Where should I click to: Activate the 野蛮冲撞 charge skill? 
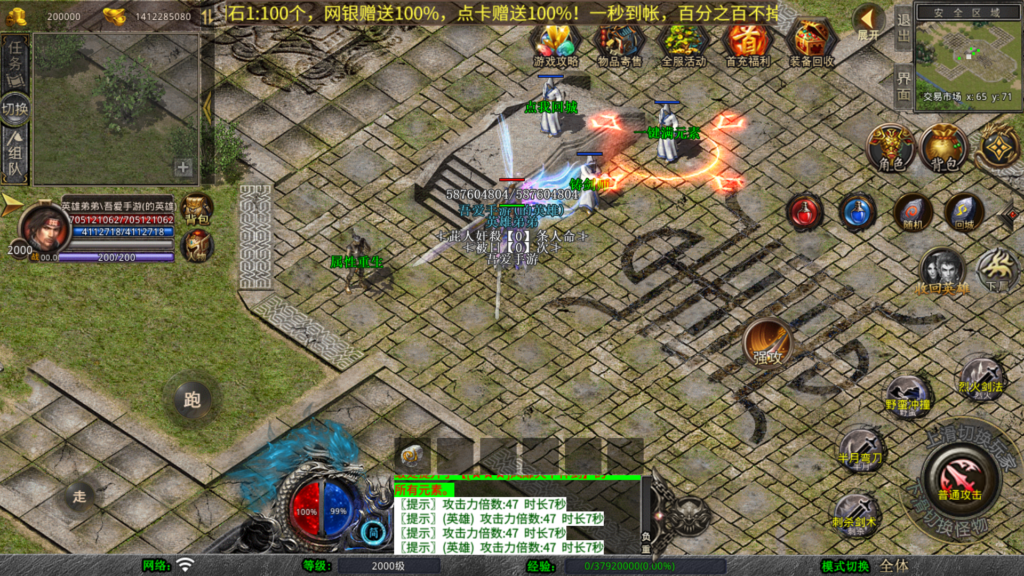tap(908, 395)
